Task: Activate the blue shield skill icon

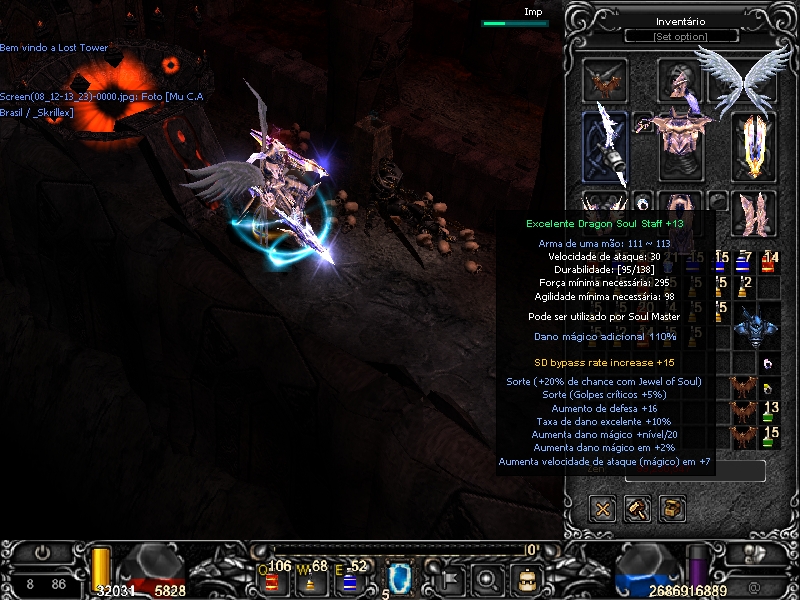Action: (x=401, y=576)
